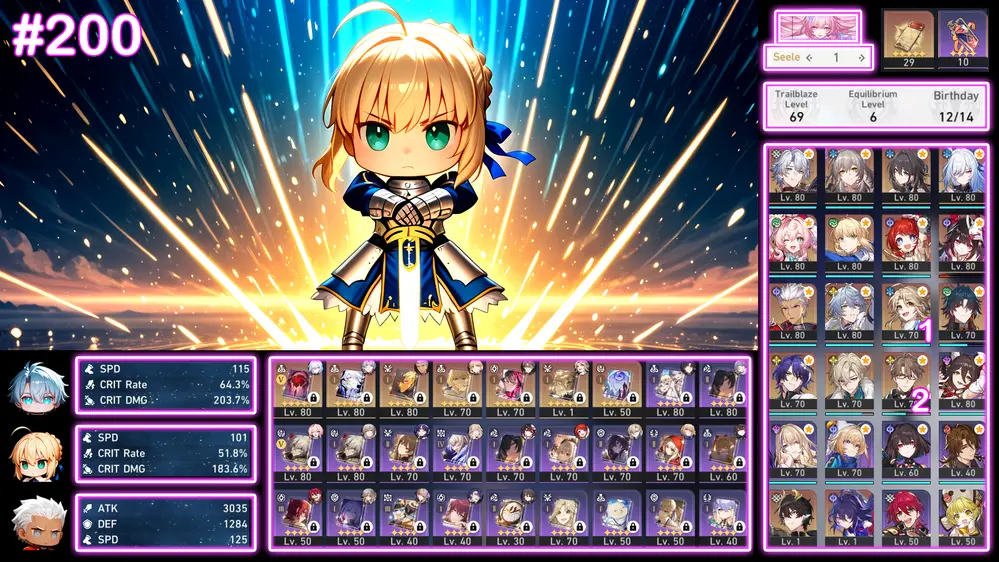The image size is (999, 562).
Task: Click the right arrow beside Seele counter
Action: 861,58
